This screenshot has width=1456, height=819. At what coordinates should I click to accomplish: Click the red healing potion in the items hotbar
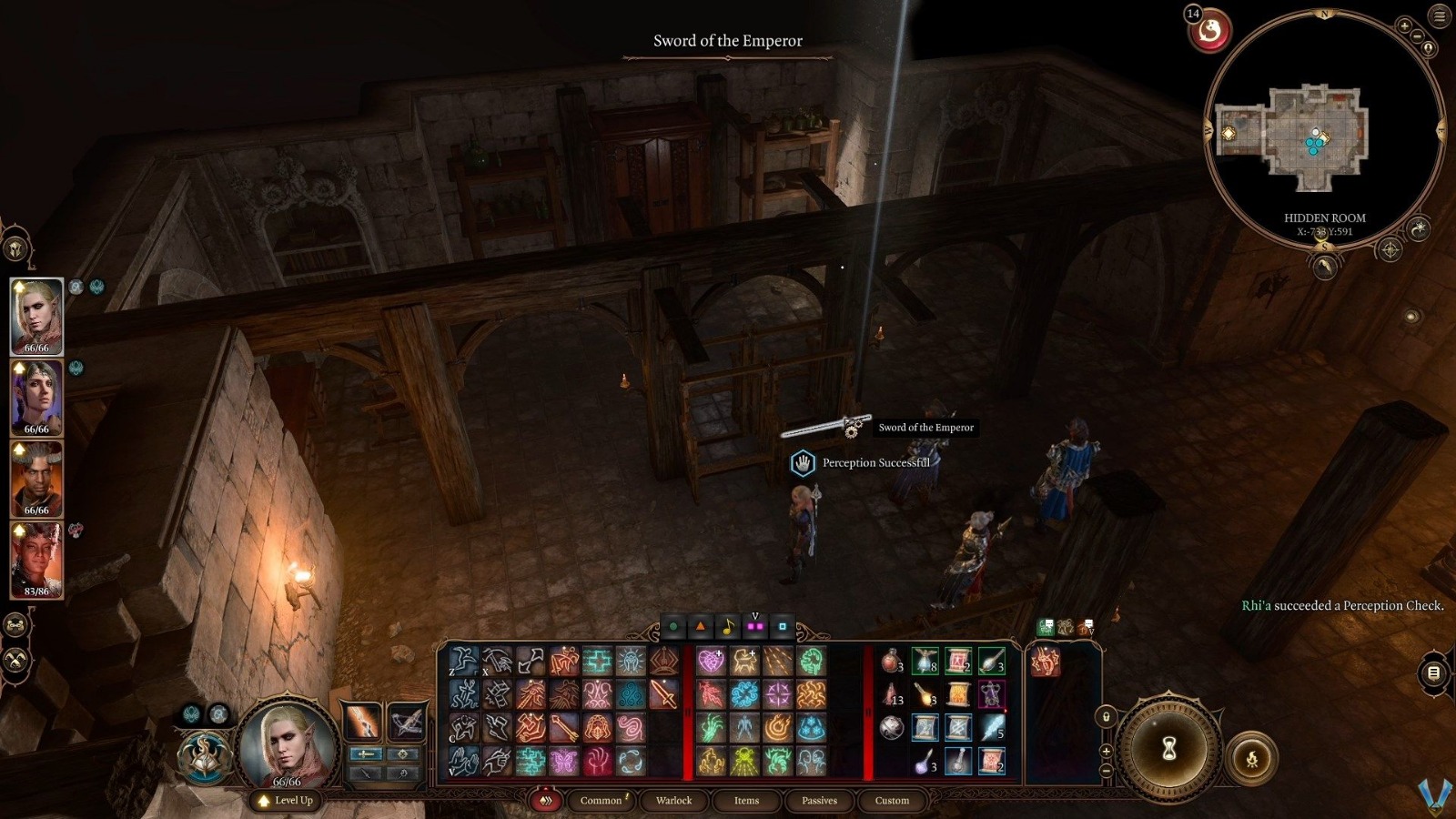pyautogui.click(x=892, y=662)
